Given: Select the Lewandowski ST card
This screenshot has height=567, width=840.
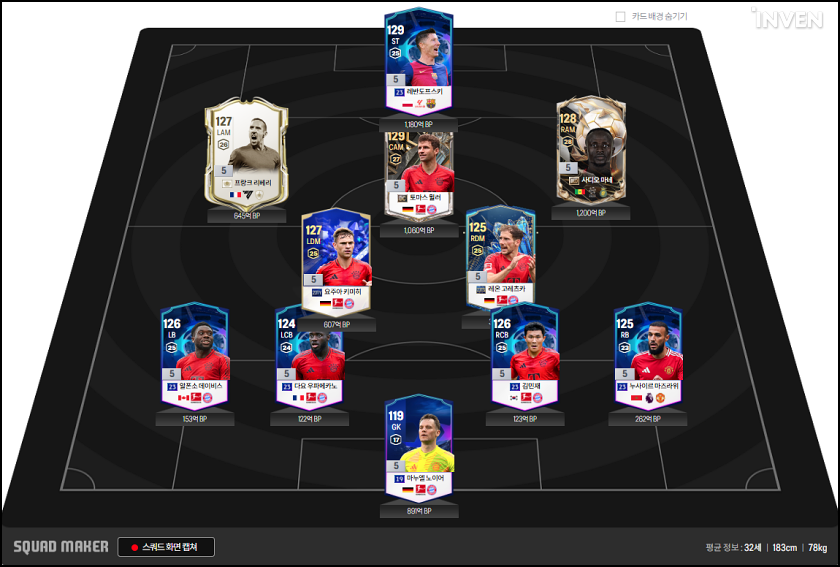Looking at the screenshot, I should [419, 62].
